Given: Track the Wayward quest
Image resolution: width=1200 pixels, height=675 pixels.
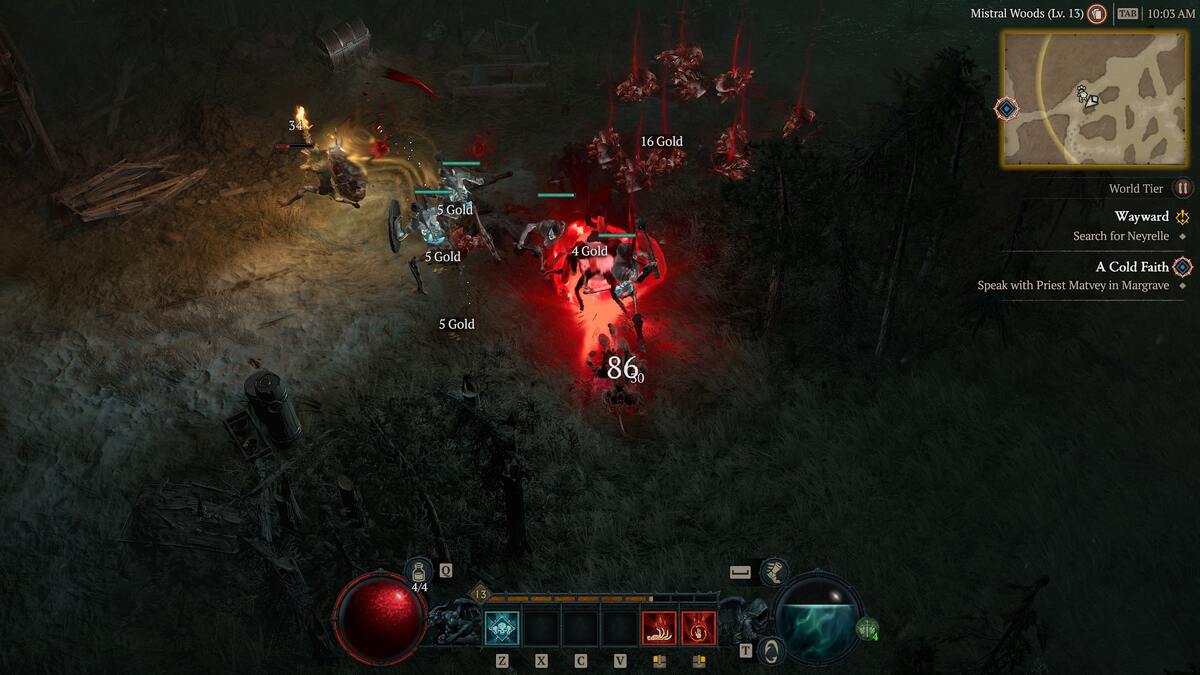Looking at the screenshot, I should pyautogui.click(x=1141, y=217).
